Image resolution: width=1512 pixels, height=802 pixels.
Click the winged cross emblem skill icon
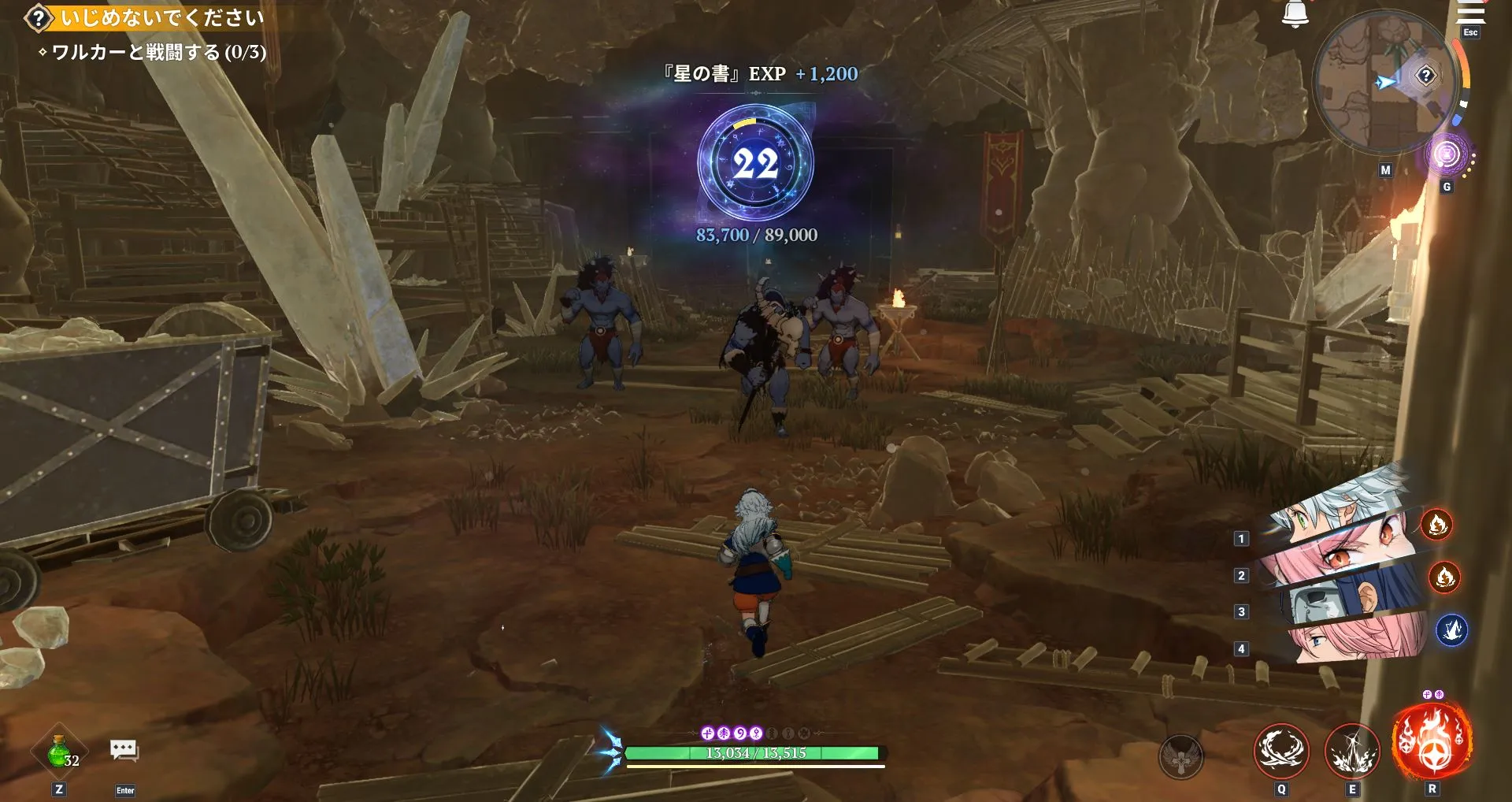1180,758
